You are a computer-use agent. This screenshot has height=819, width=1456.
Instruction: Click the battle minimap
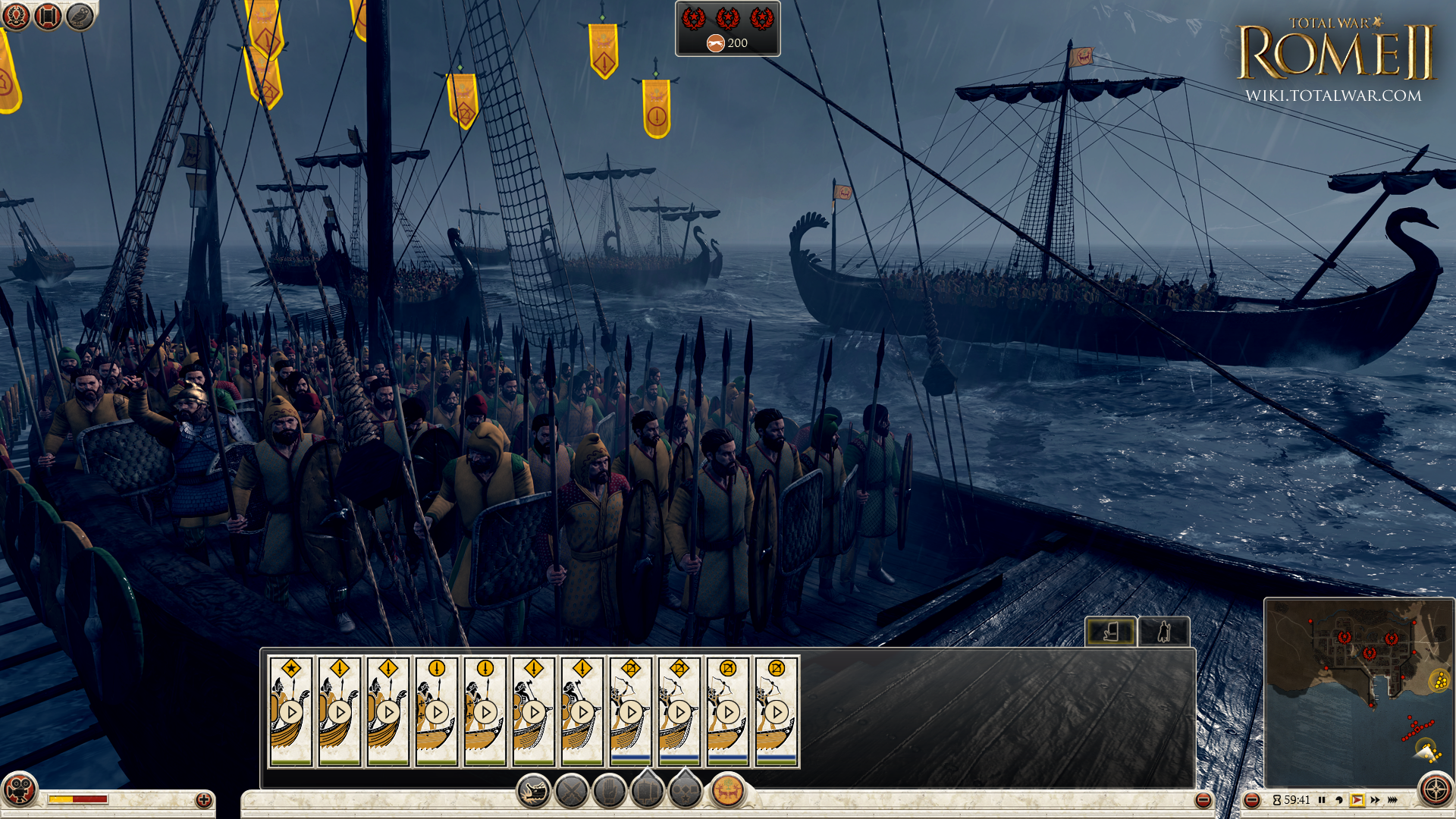[x=1357, y=690]
